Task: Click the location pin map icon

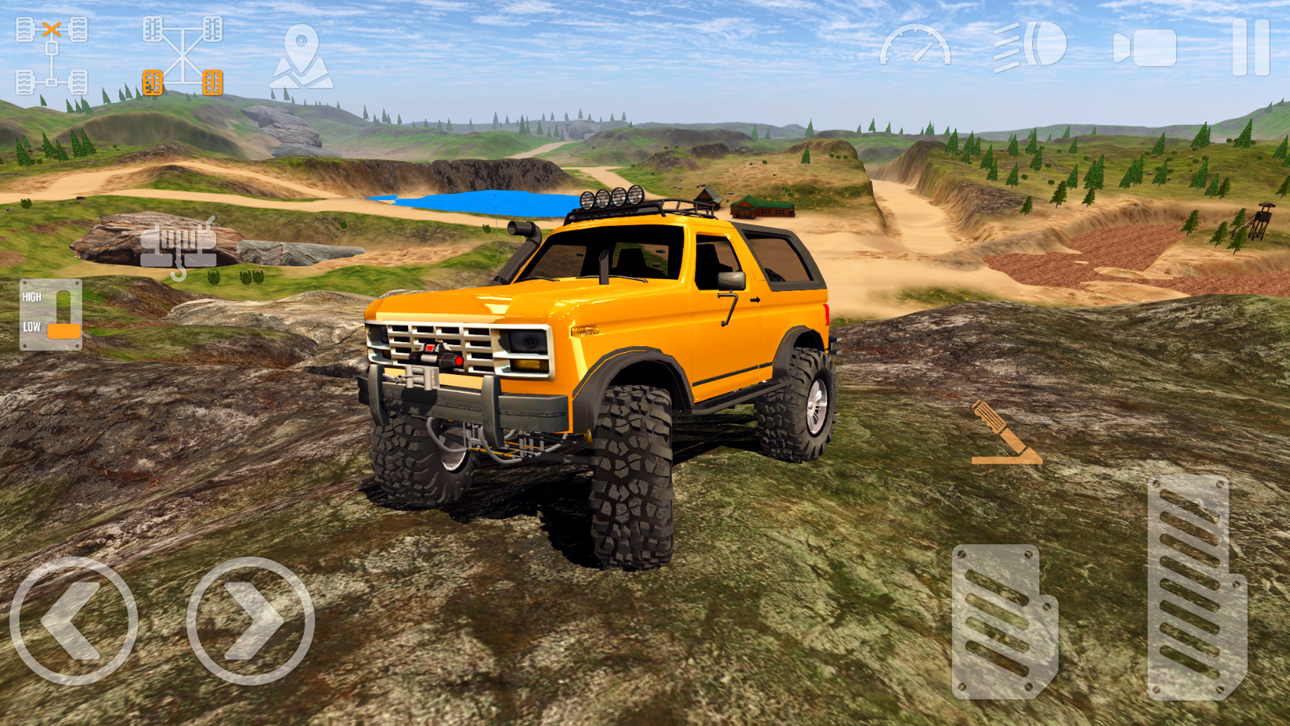Action: point(305,55)
